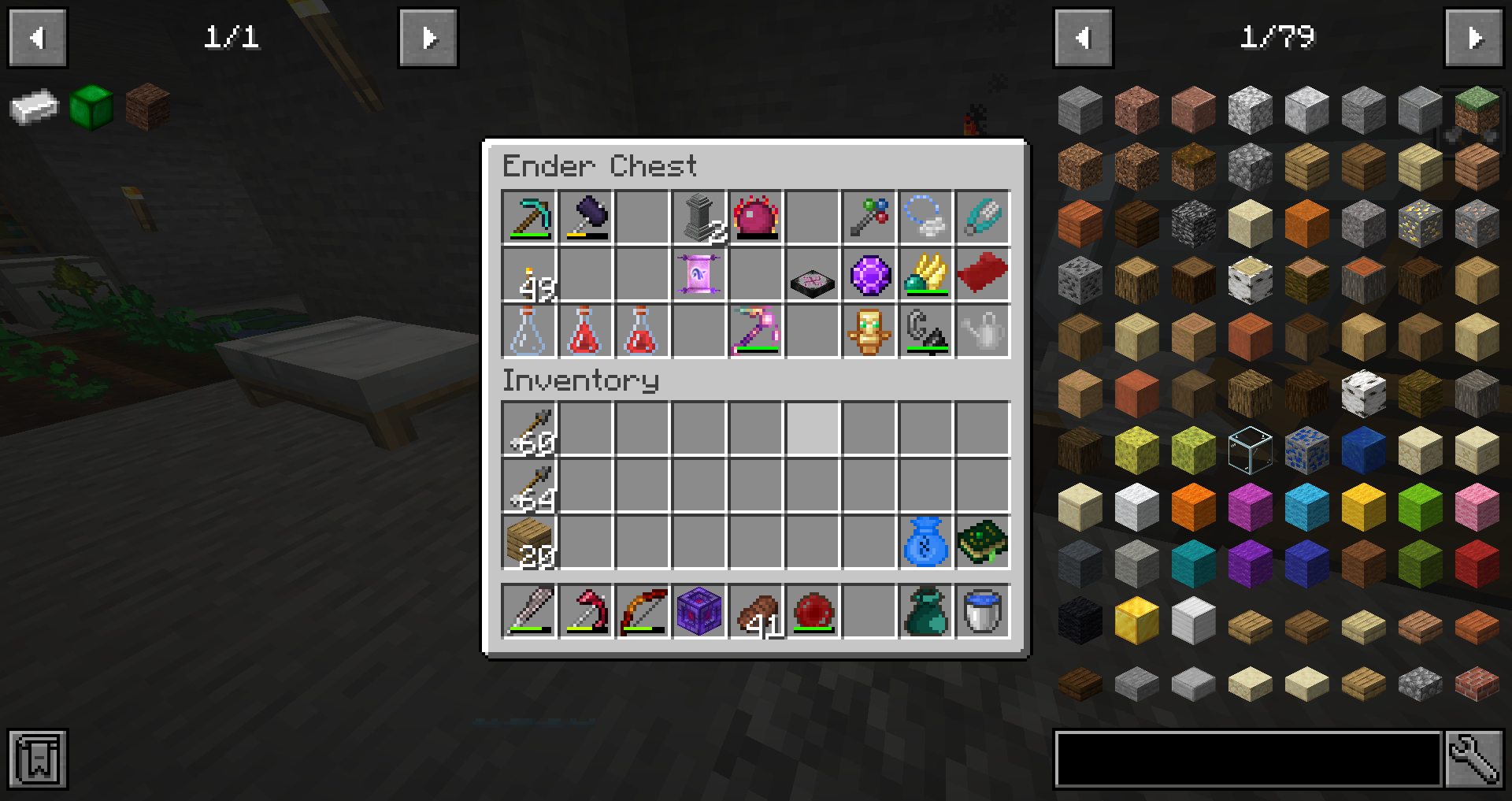The image size is (1512, 801).
Task: Click the enchanted pink scroll item
Action: click(698, 275)
